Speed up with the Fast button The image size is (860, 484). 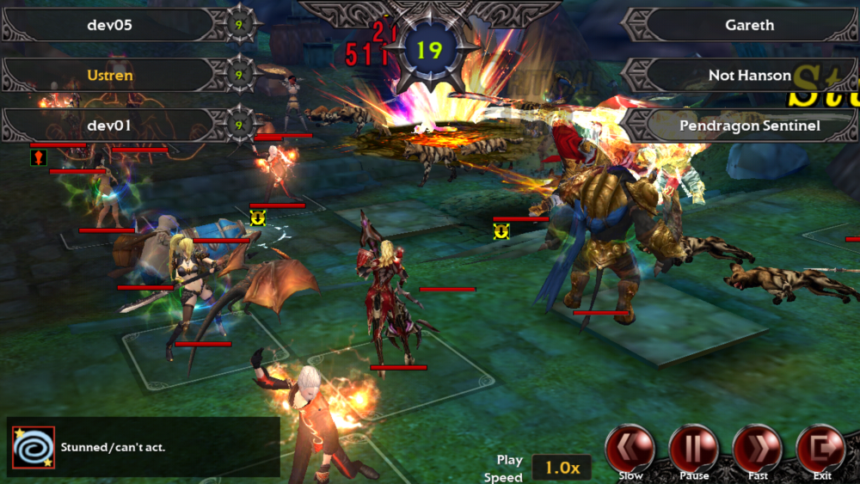tap(757, 448)
